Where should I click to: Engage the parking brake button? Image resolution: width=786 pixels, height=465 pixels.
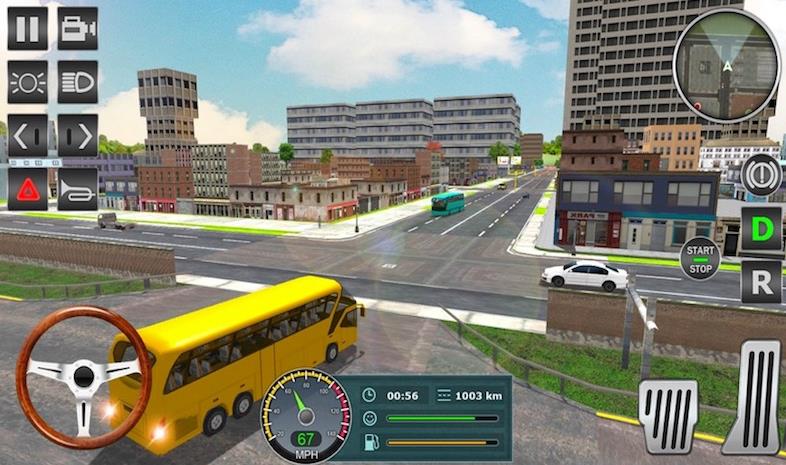coord(761,174)
